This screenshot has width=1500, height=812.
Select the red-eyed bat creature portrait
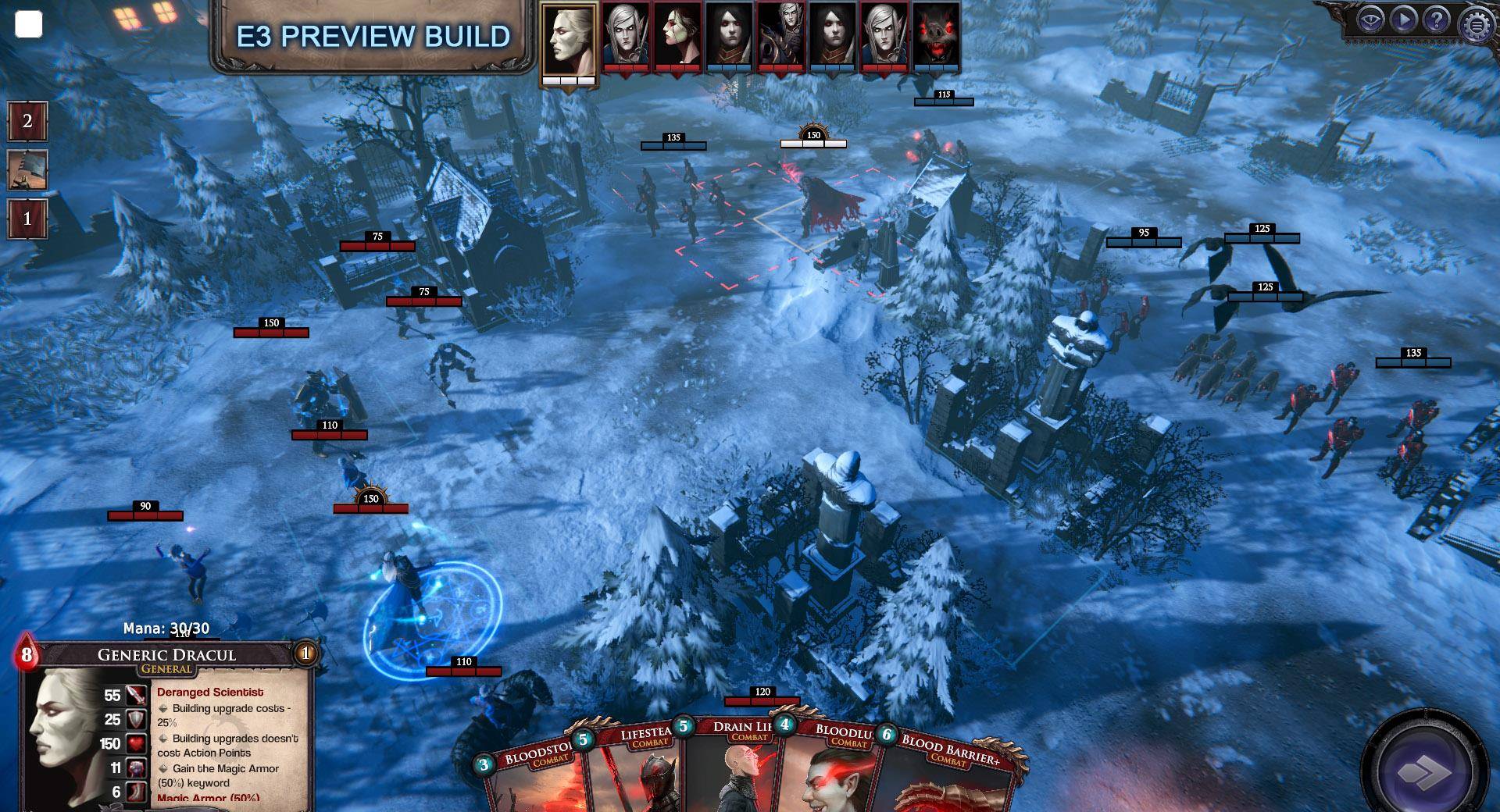(x=936, y=35)
